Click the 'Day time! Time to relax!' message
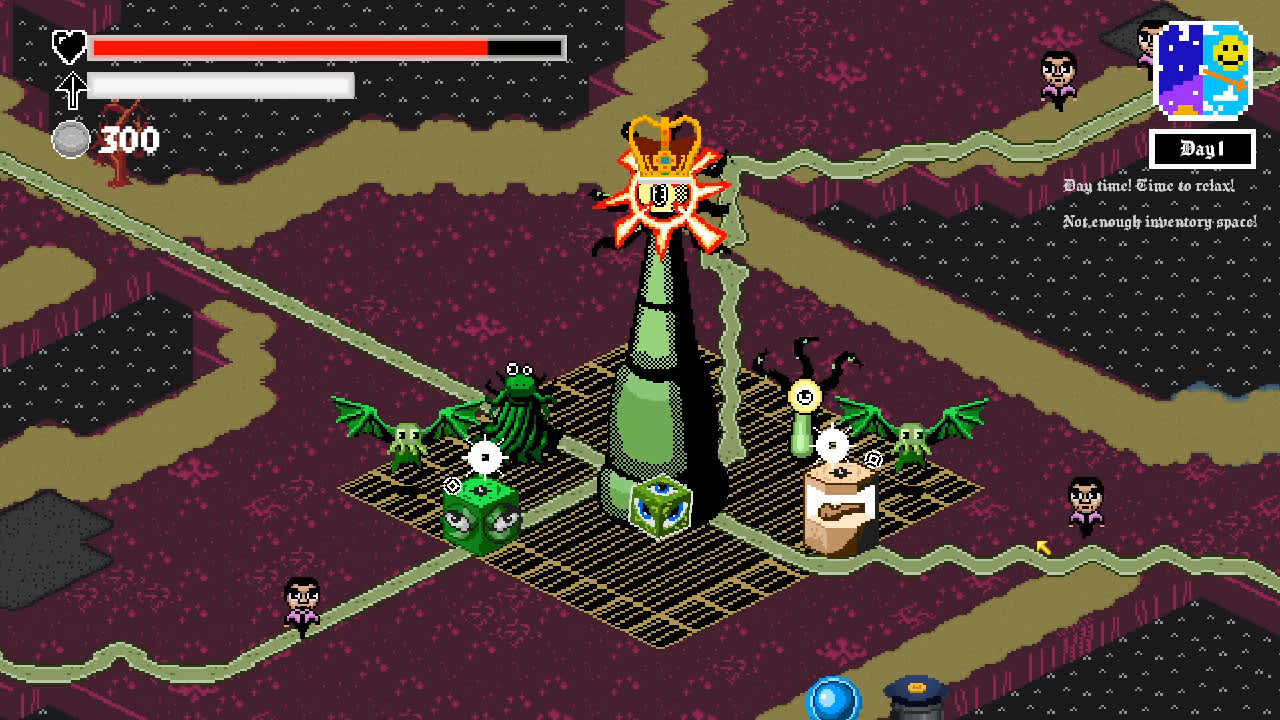This screenshot has height=720, width=1280. (1148, 186)
